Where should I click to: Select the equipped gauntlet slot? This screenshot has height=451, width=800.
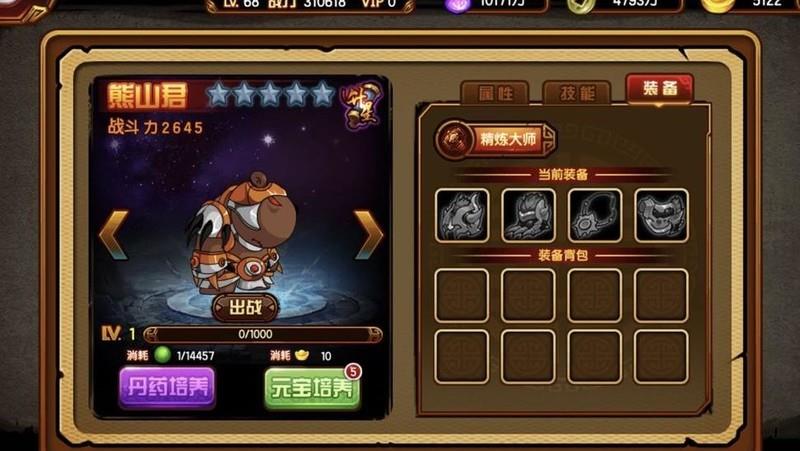pos(528,215)
